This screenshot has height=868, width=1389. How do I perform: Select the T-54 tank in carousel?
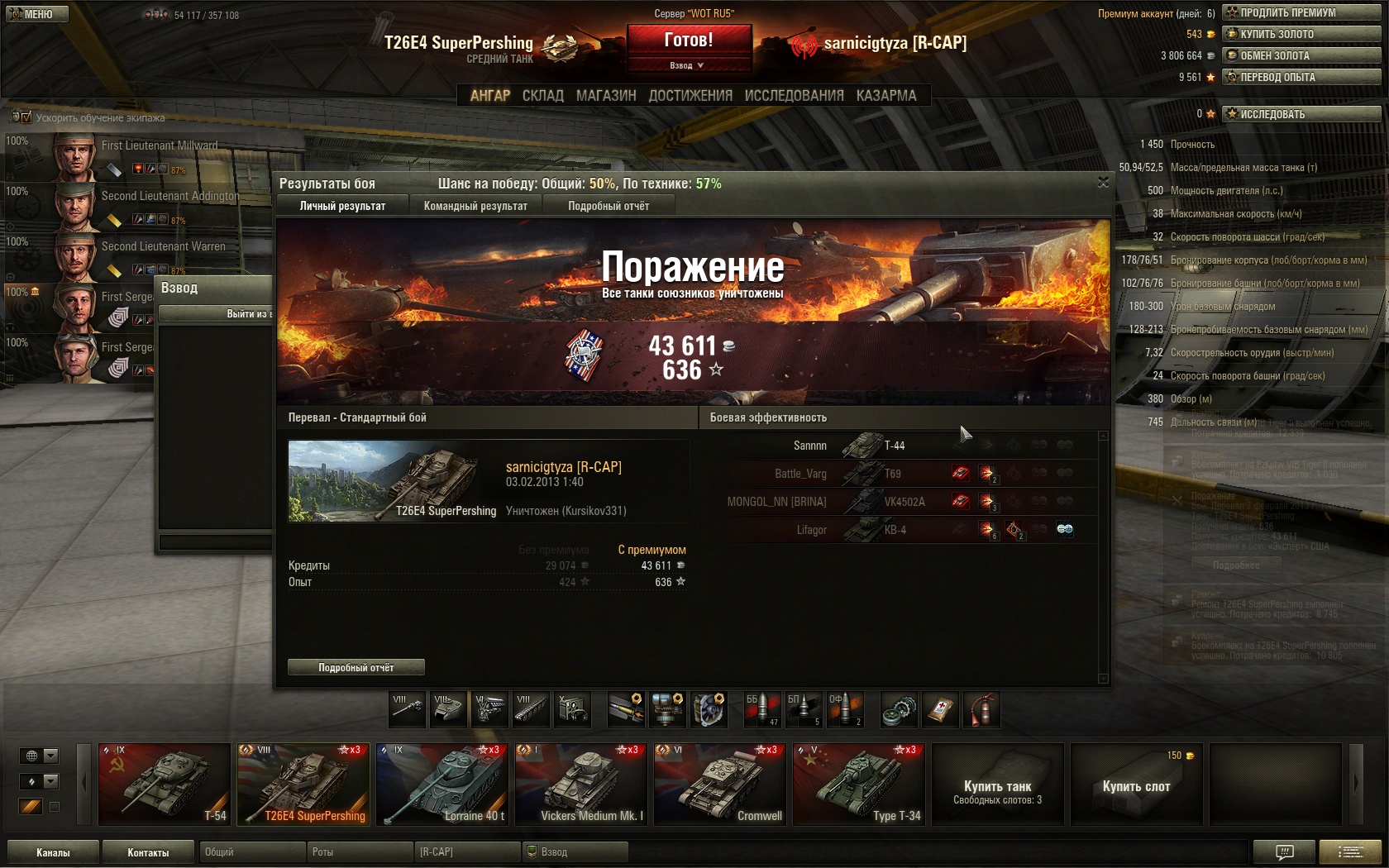165,785
